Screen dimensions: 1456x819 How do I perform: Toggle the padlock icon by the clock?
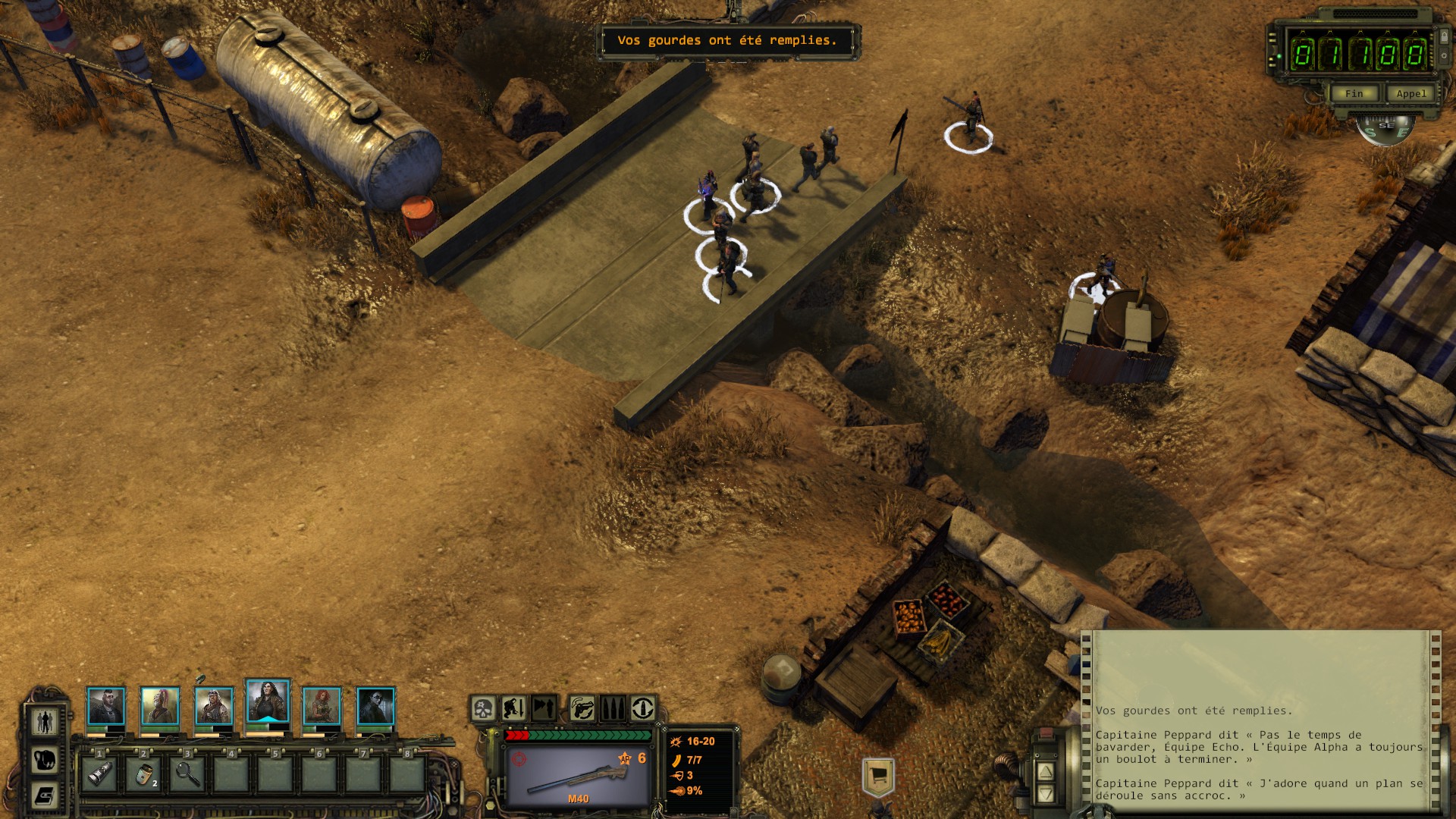point(1445,36)
